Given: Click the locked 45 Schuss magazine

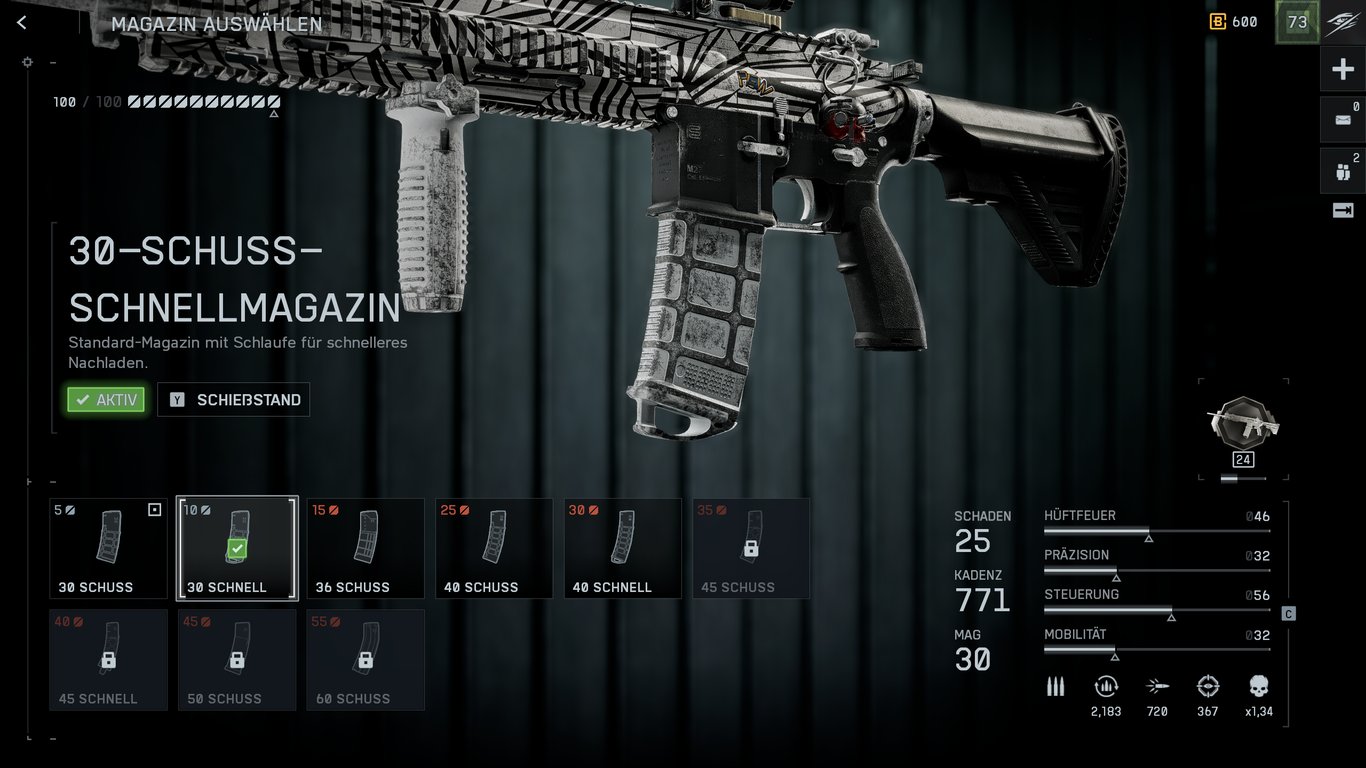Looking at the screenshot, I should (x=751, y=548).
